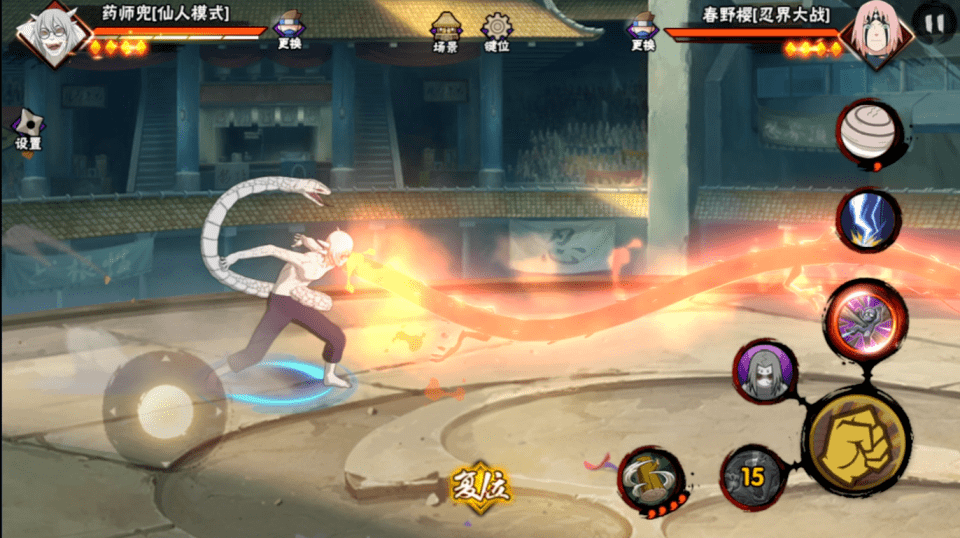This screenshot has width=960, height=538.
Task: Summon the grey-haired ninja assist on purple icon
Action: click(765, 371)
